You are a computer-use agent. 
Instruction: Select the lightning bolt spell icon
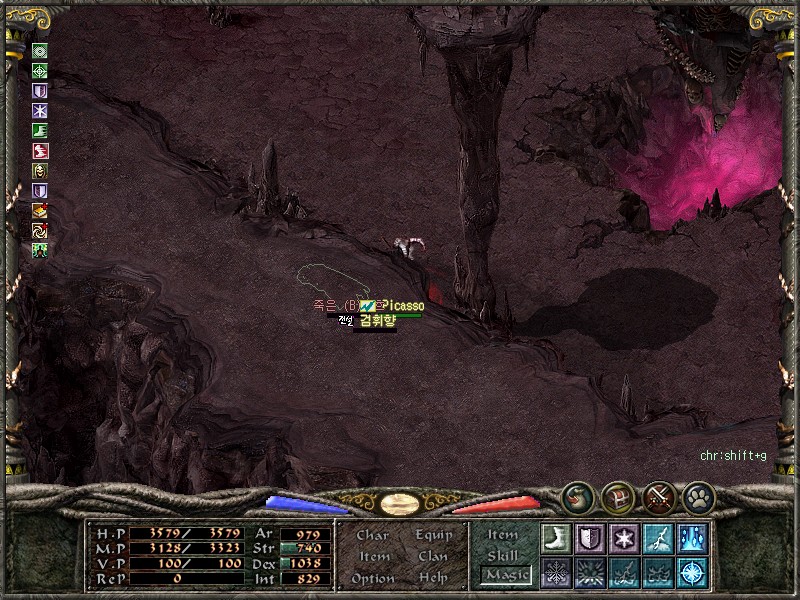pyautogui.click(x=658, y=537)
